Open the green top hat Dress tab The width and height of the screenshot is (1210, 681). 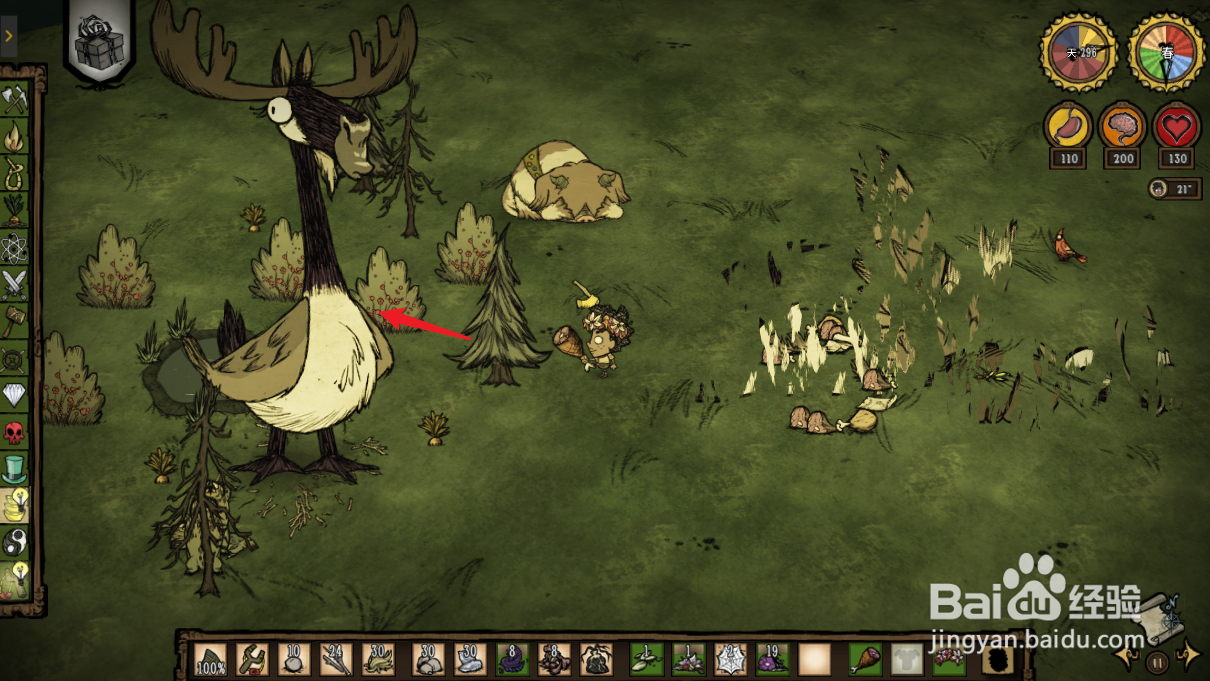[x=15, y=468]
